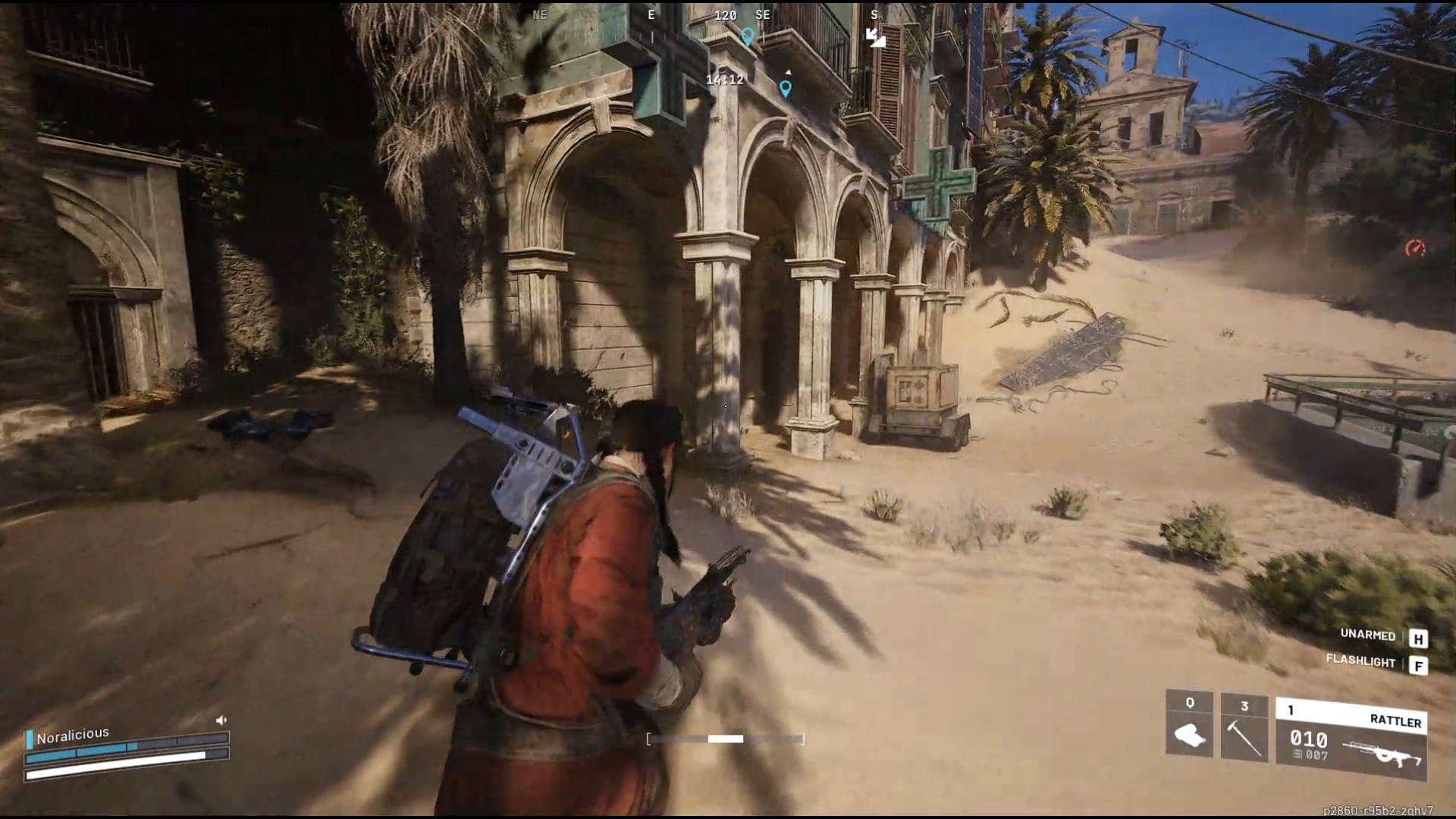Expand the UNARMED keybind label
Image resolution: width=1456 pixels, height=819 pixels.
point(1367,633)
